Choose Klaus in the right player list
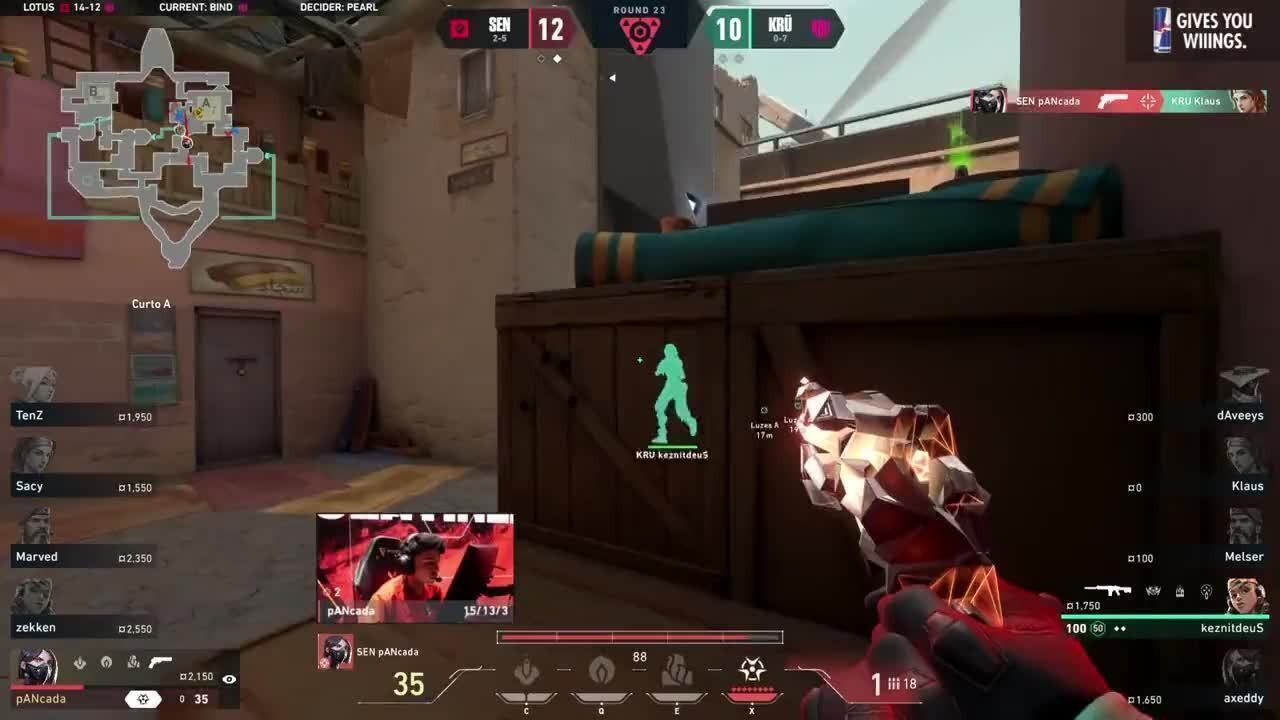The width and height of the screenshot is (1280, 720). (1244, 456)
